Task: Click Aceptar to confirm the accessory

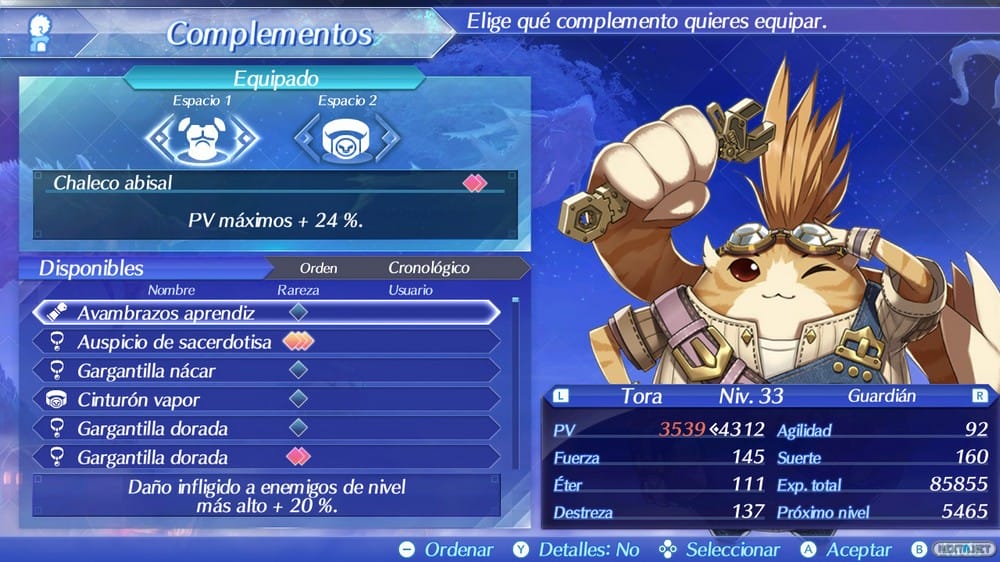Action: tap(846, 549)
